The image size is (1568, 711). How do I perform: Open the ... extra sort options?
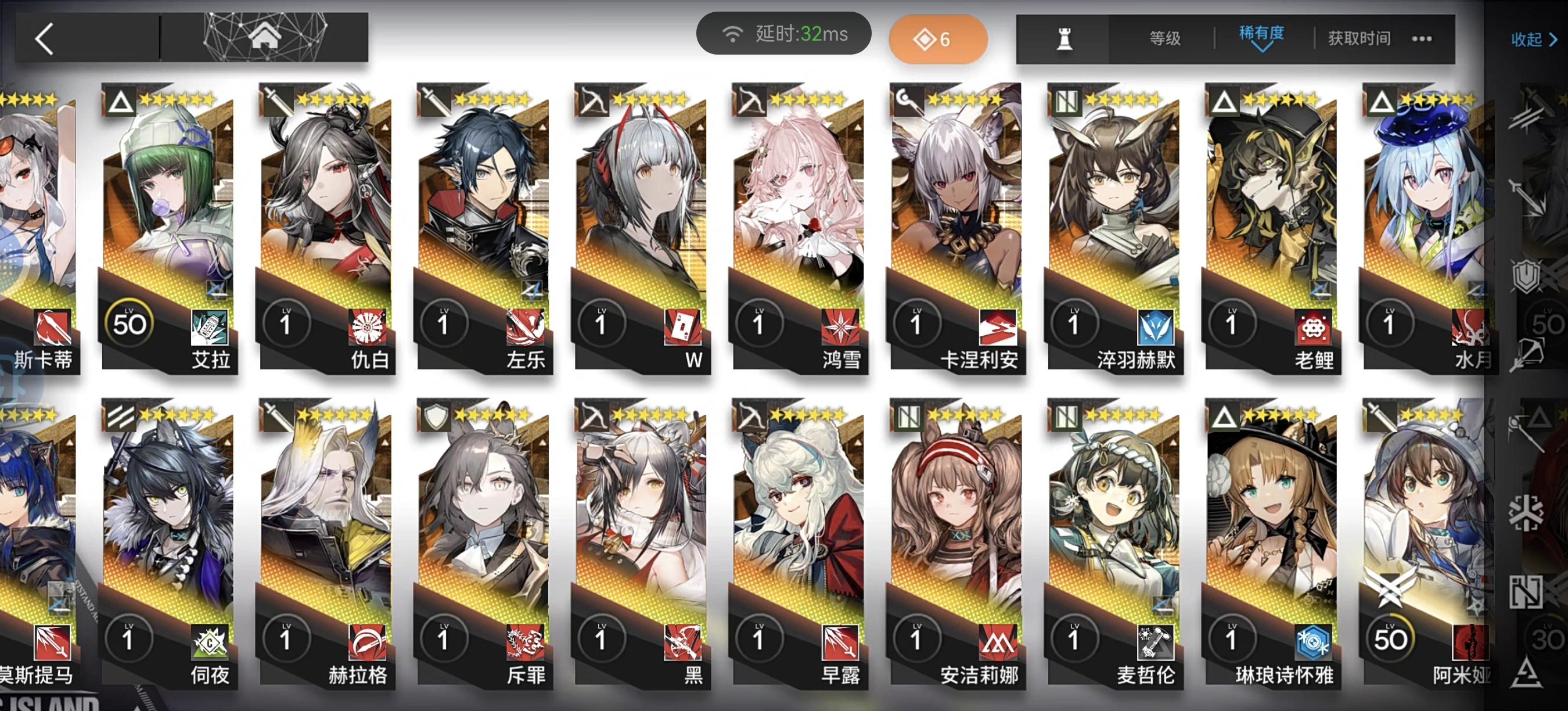pyautogui.click(x=1420, y=38)
